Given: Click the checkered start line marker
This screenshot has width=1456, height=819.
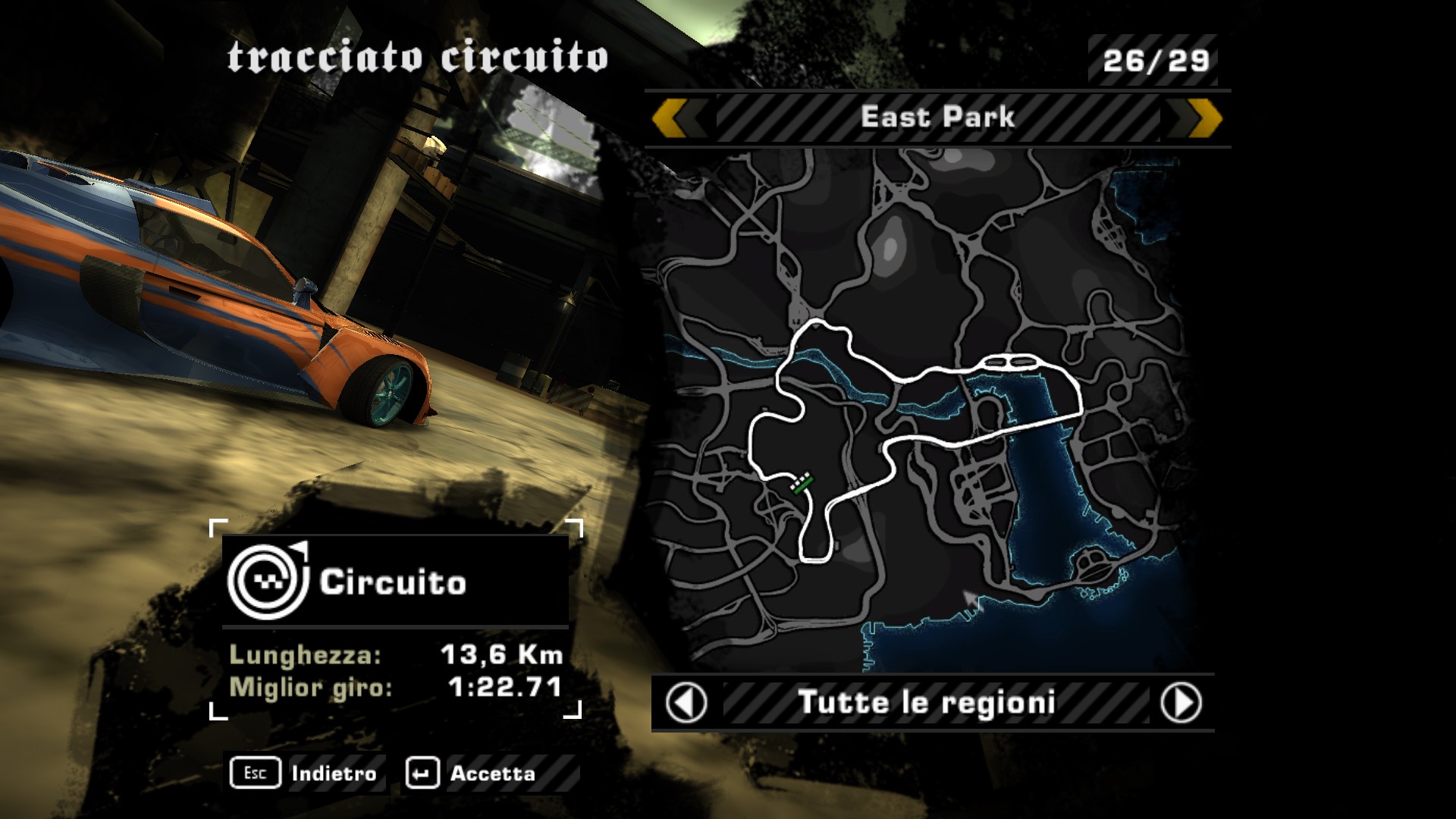Looking at the screenshot, I should pos(801,482).
